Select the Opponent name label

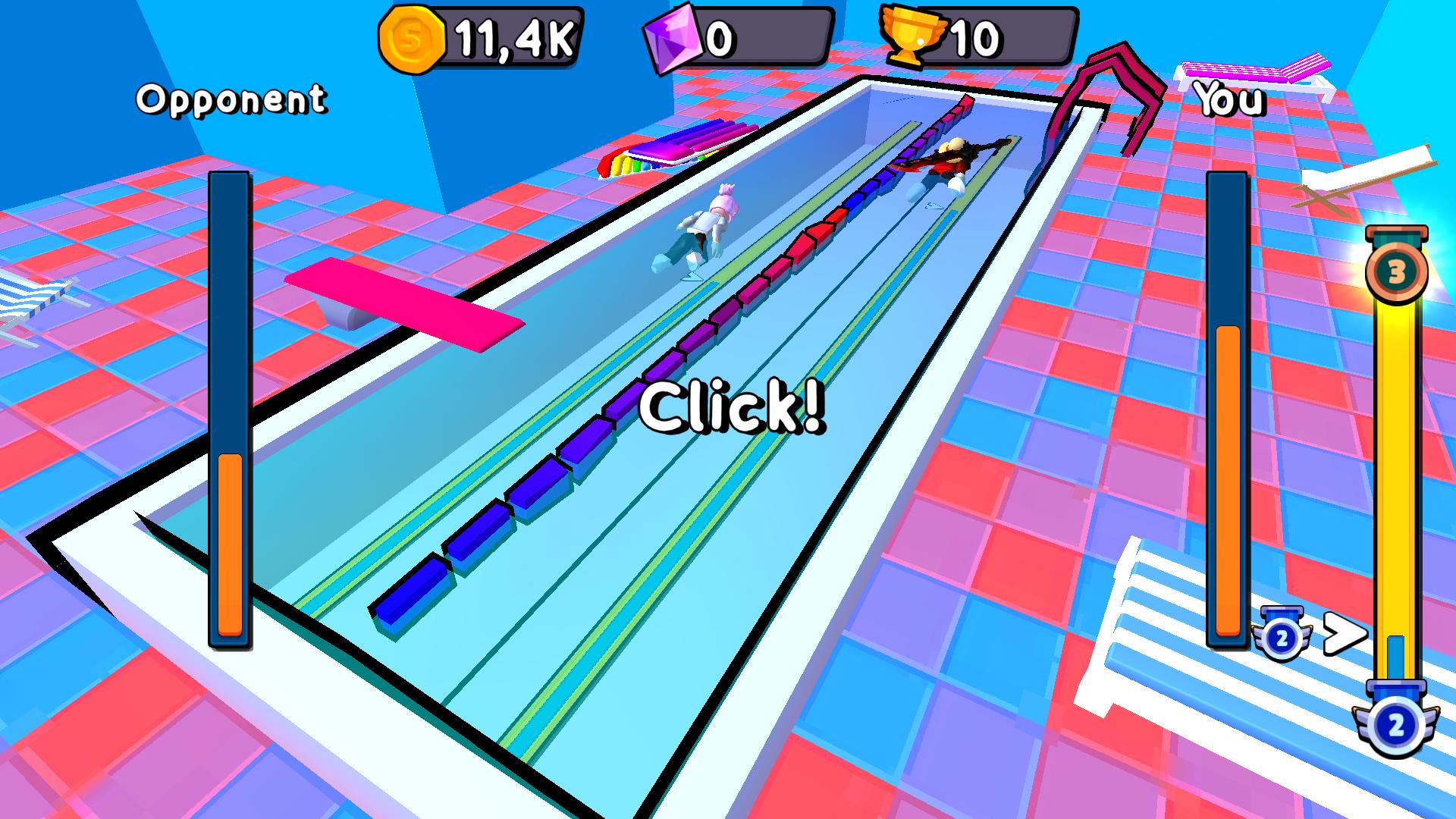(x=231, y=99)
